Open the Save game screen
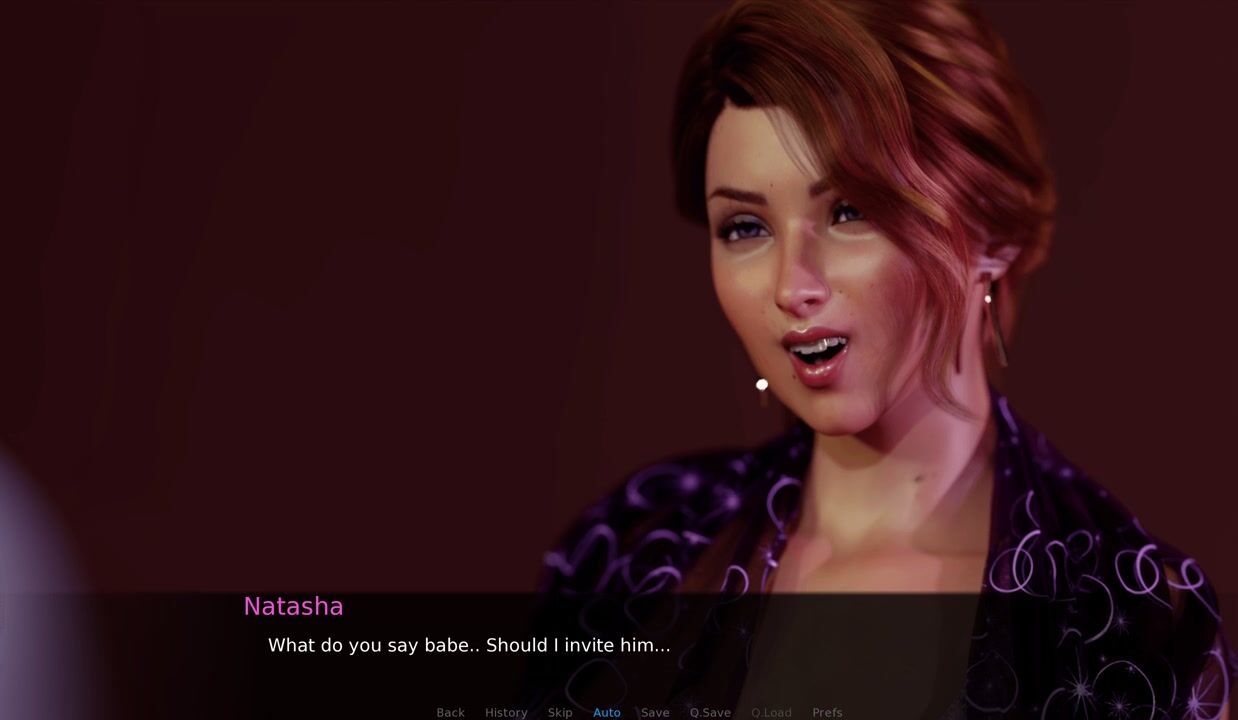 (x=655, y=712)
